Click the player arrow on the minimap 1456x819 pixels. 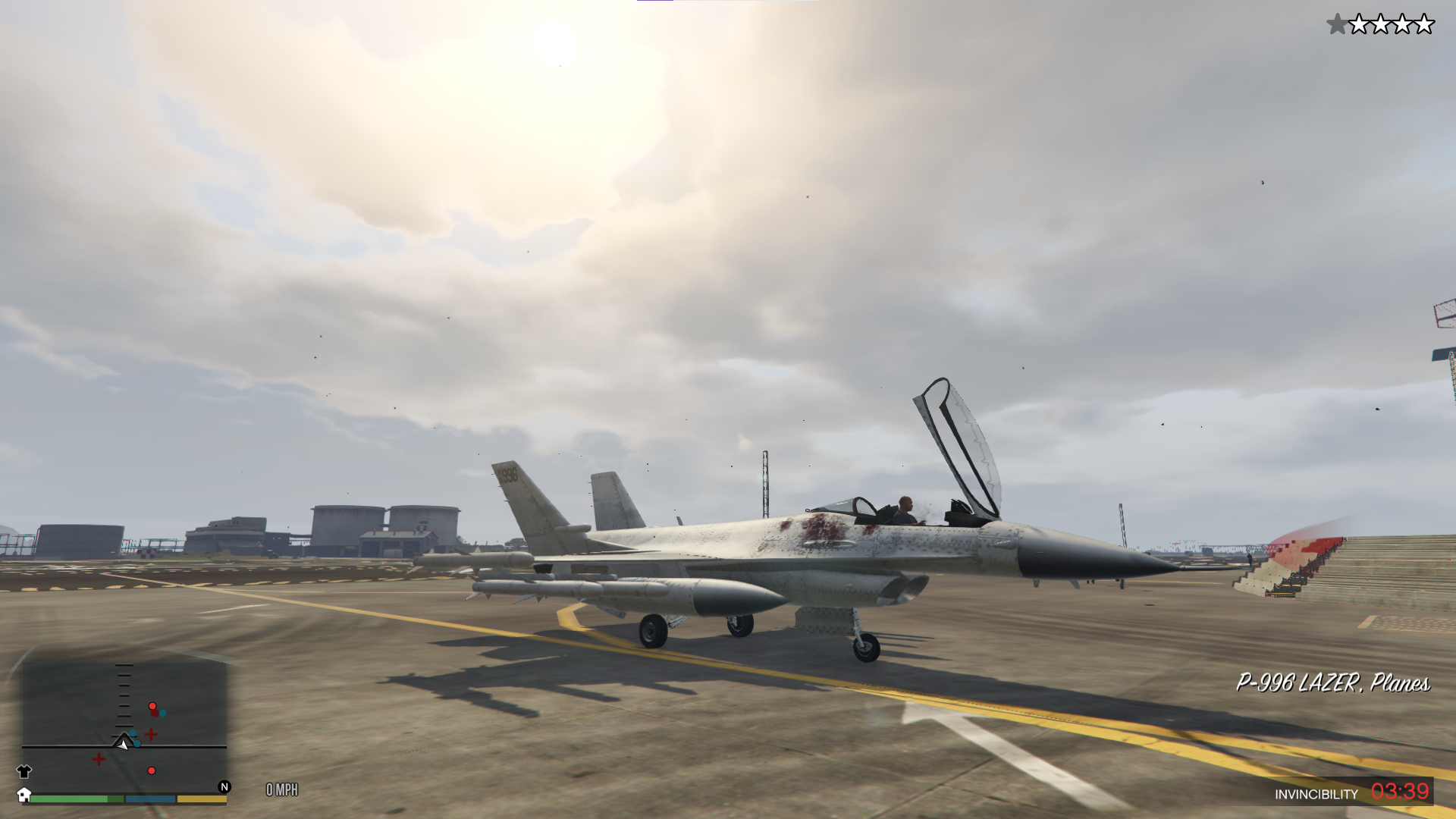(122, 745)
